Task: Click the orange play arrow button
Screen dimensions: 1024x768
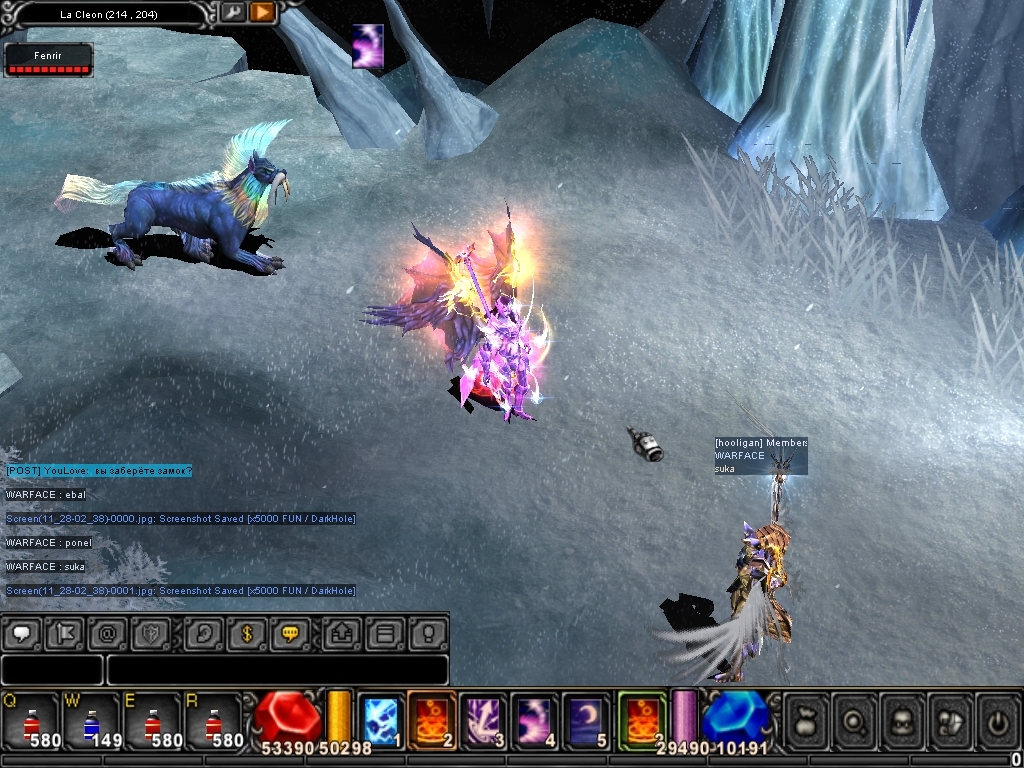Action: click(x=262, y=12)
